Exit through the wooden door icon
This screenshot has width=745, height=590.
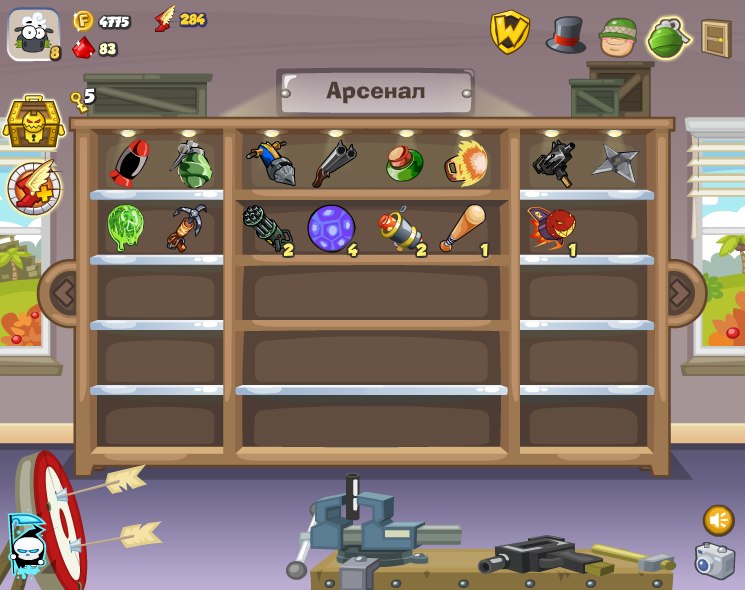click(x=715, y=38)
